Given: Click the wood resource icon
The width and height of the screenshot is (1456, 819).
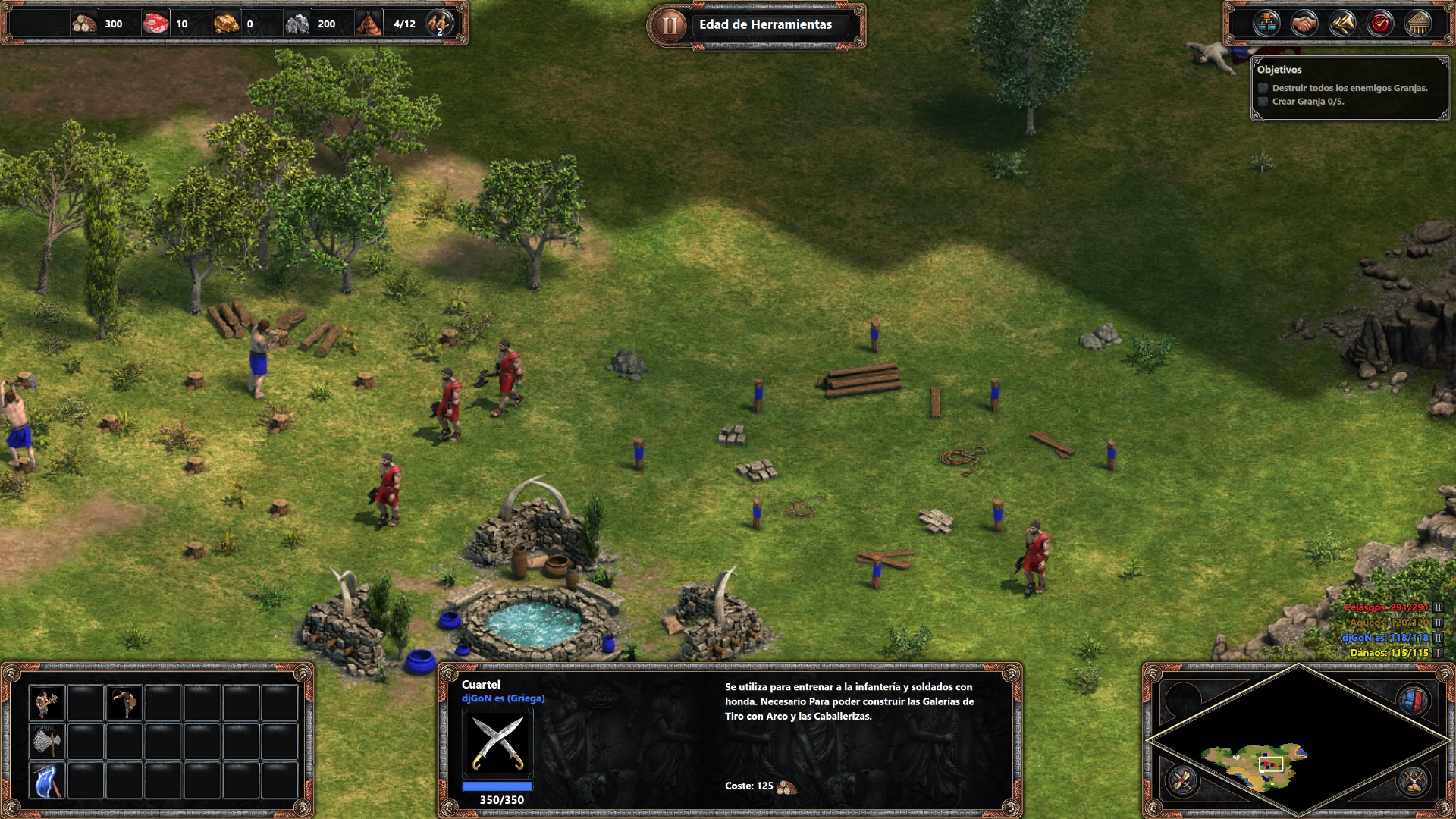Looking at the screenshot, I should coord(84,24).
